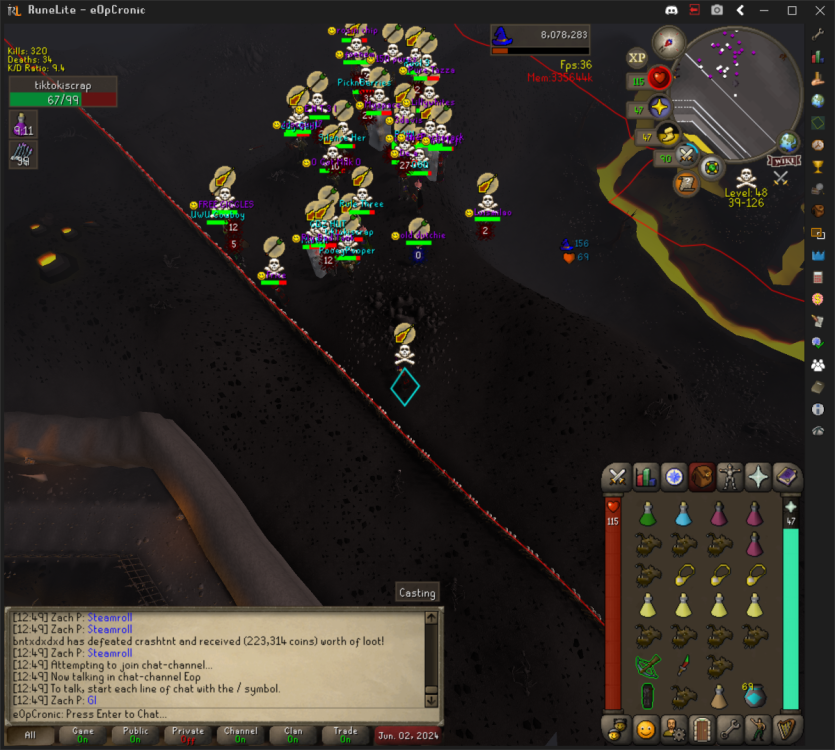Click the Wiki lookup banner
This screenshot has width=835, height=750.
(x=783, y=161)
